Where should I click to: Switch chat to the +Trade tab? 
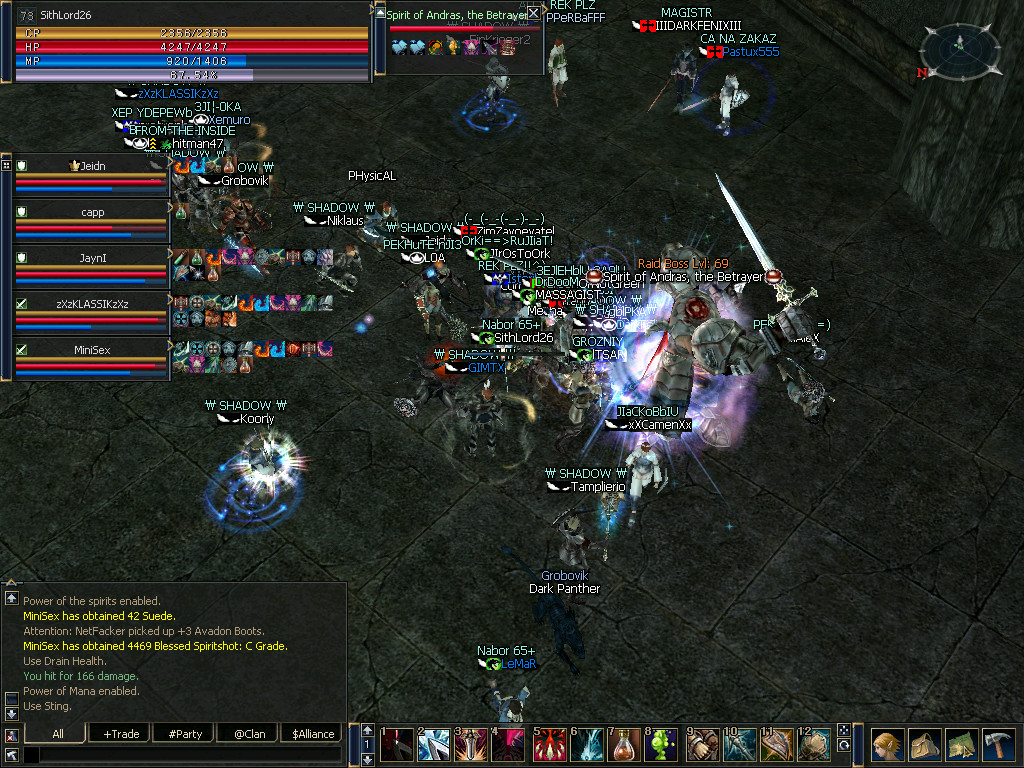pos(120,734)
